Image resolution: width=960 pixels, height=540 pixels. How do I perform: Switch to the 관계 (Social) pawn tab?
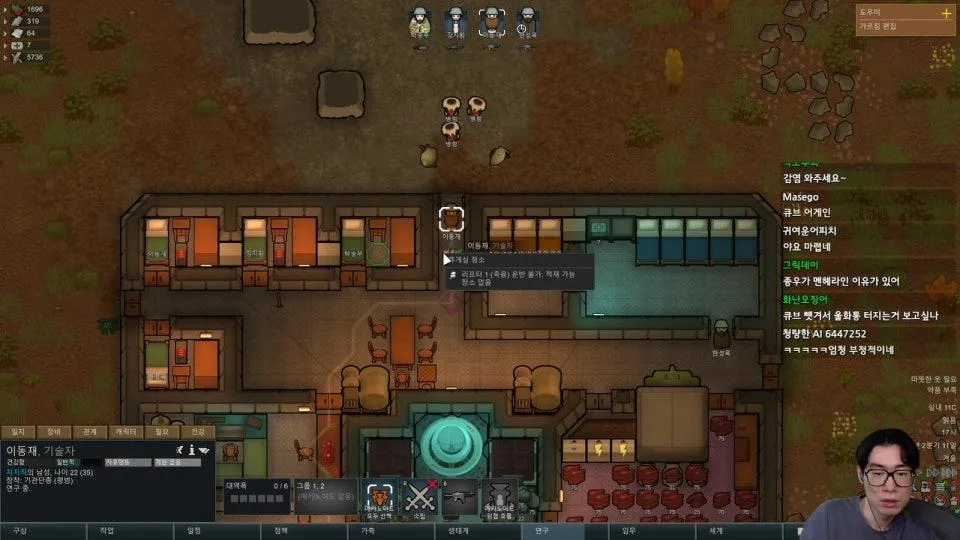90,432
